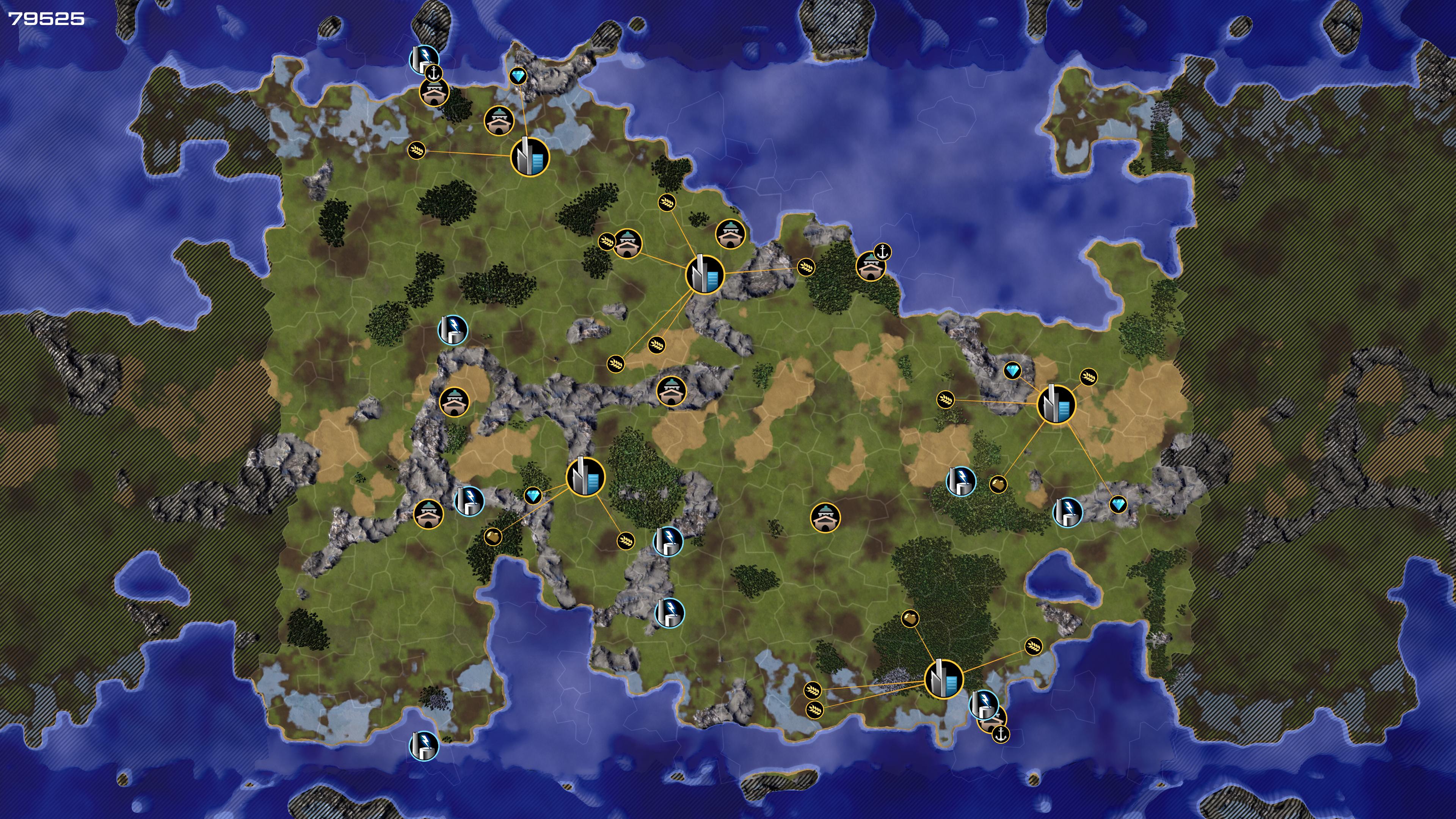Screen dimensions: 1456x819
Task: Choose the gold nugget linked to the three-wheat city
Action: pos(910,618)
